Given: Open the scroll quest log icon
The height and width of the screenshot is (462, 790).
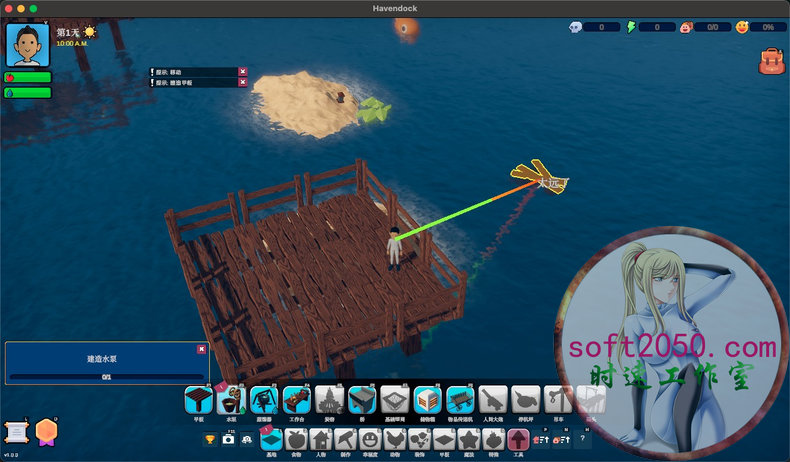Looking at the screenshot, I should click(x=15, y=432).
